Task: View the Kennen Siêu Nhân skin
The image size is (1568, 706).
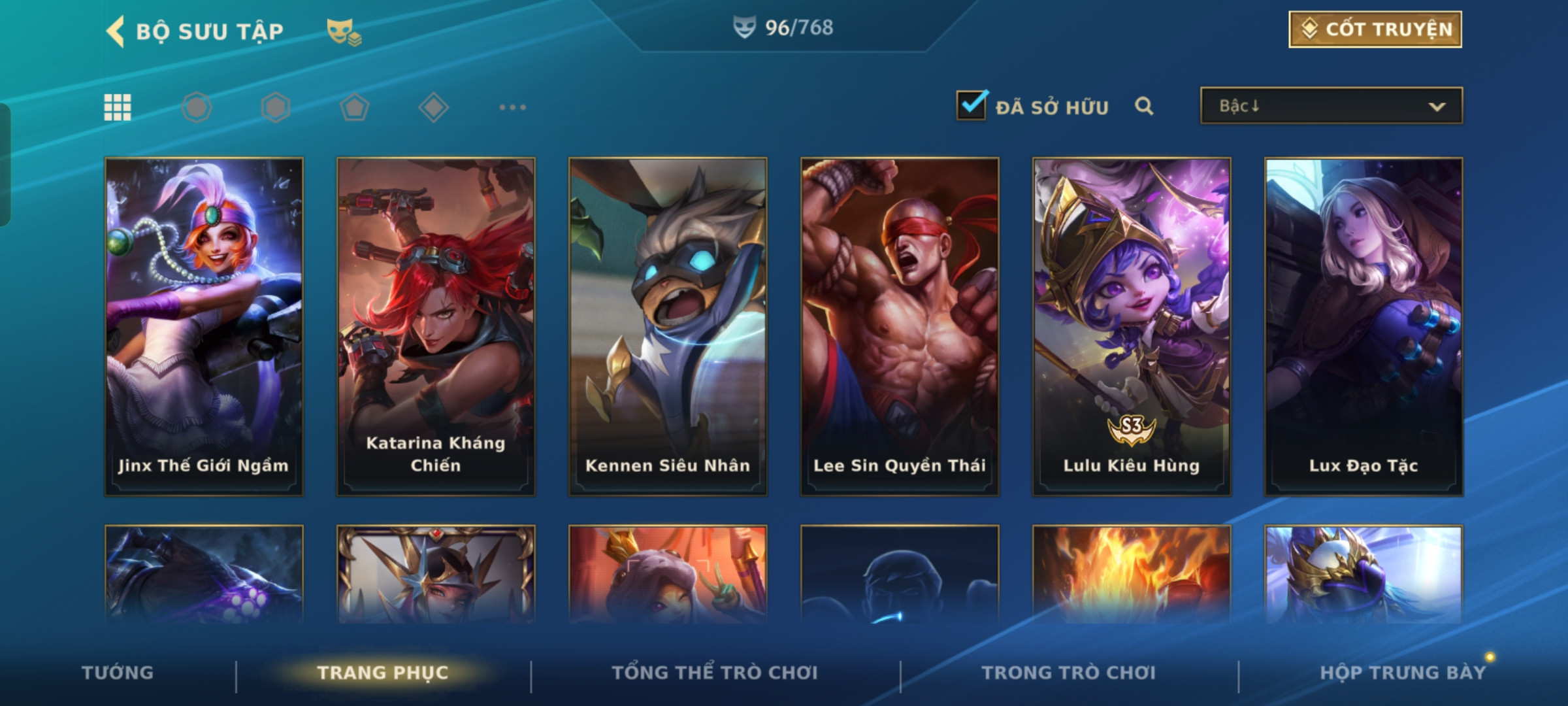Action: pos(668,326)
